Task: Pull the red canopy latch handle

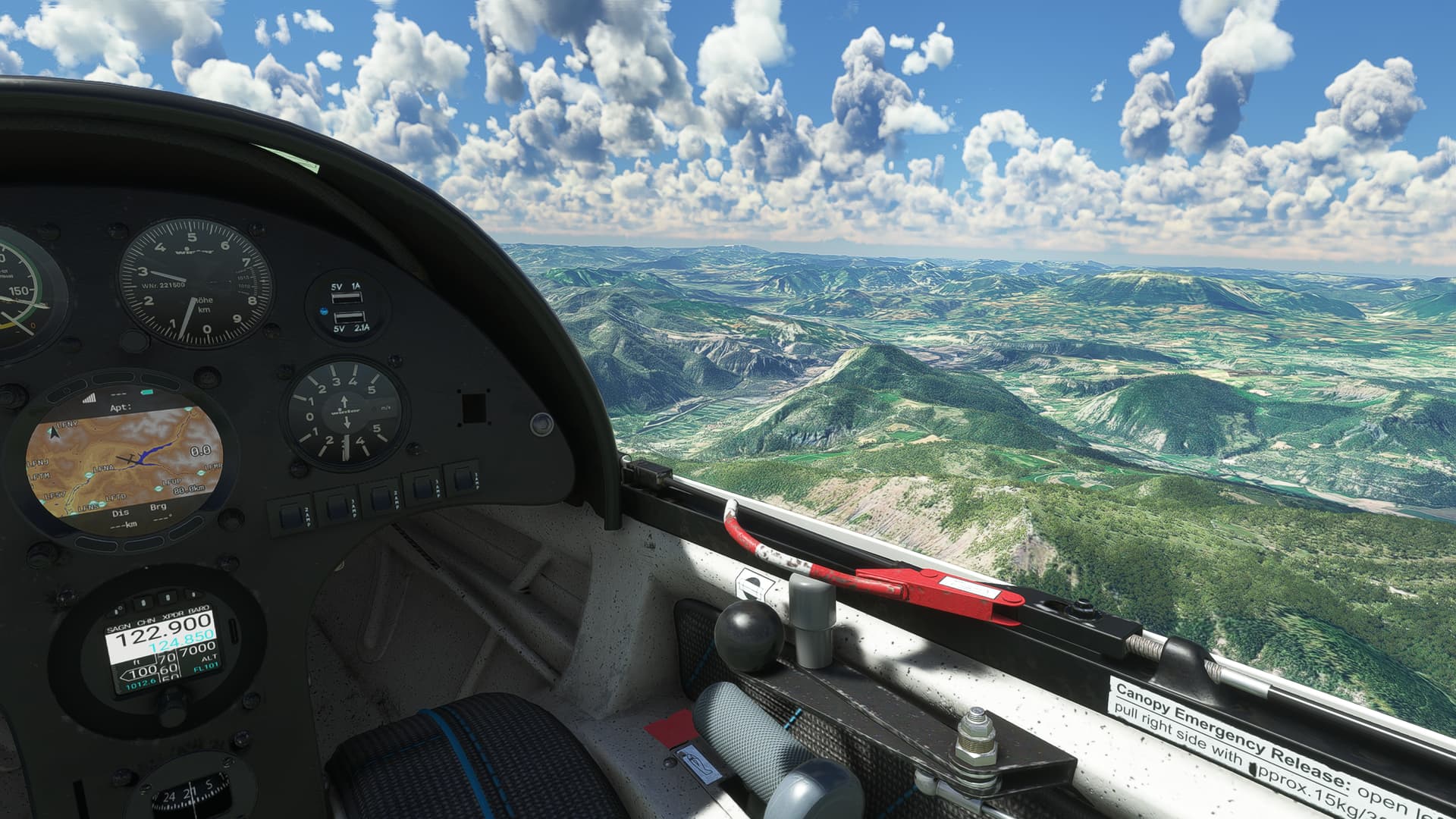Action: [939, 590]
